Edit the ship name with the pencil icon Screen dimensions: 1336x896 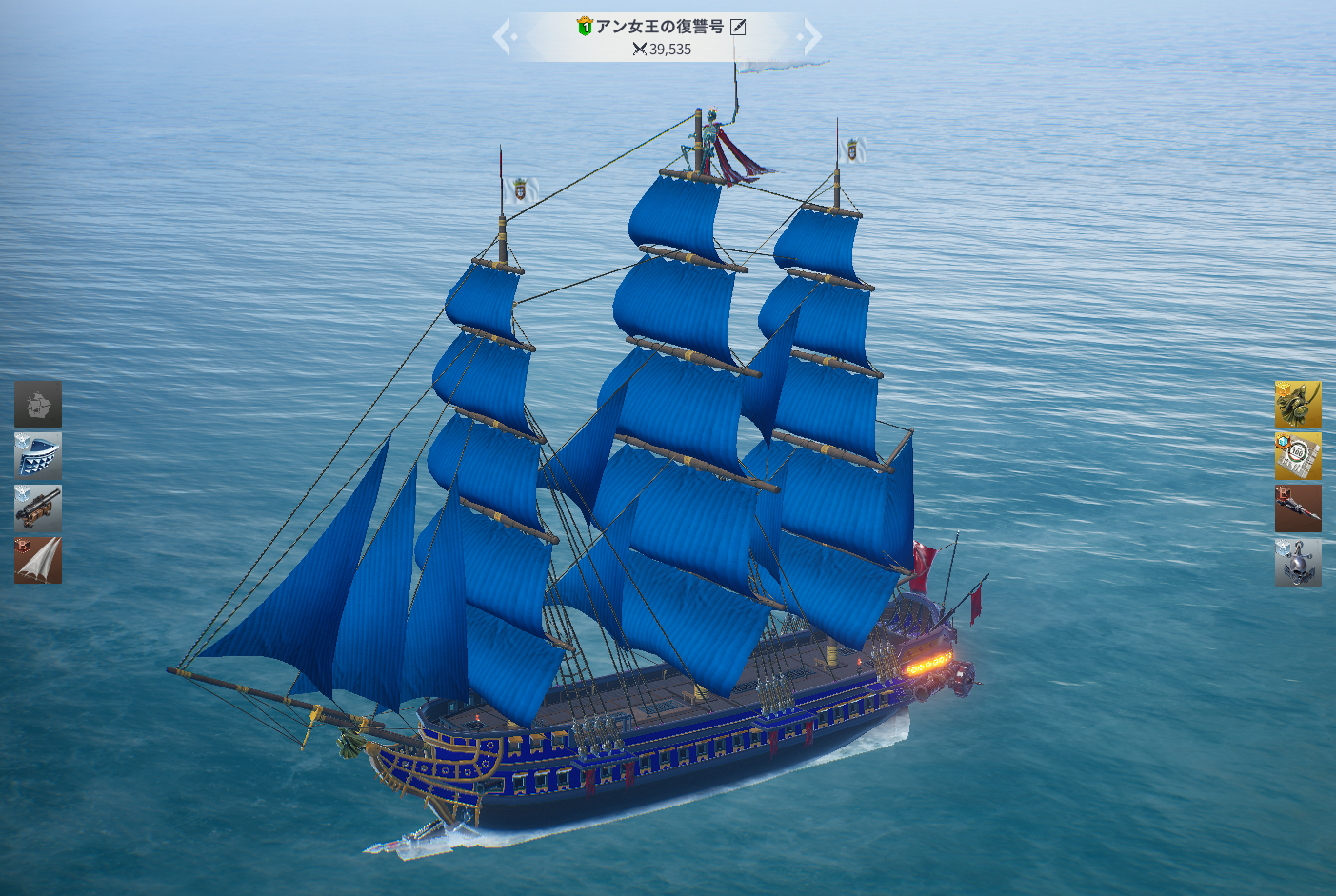(738, 28)
